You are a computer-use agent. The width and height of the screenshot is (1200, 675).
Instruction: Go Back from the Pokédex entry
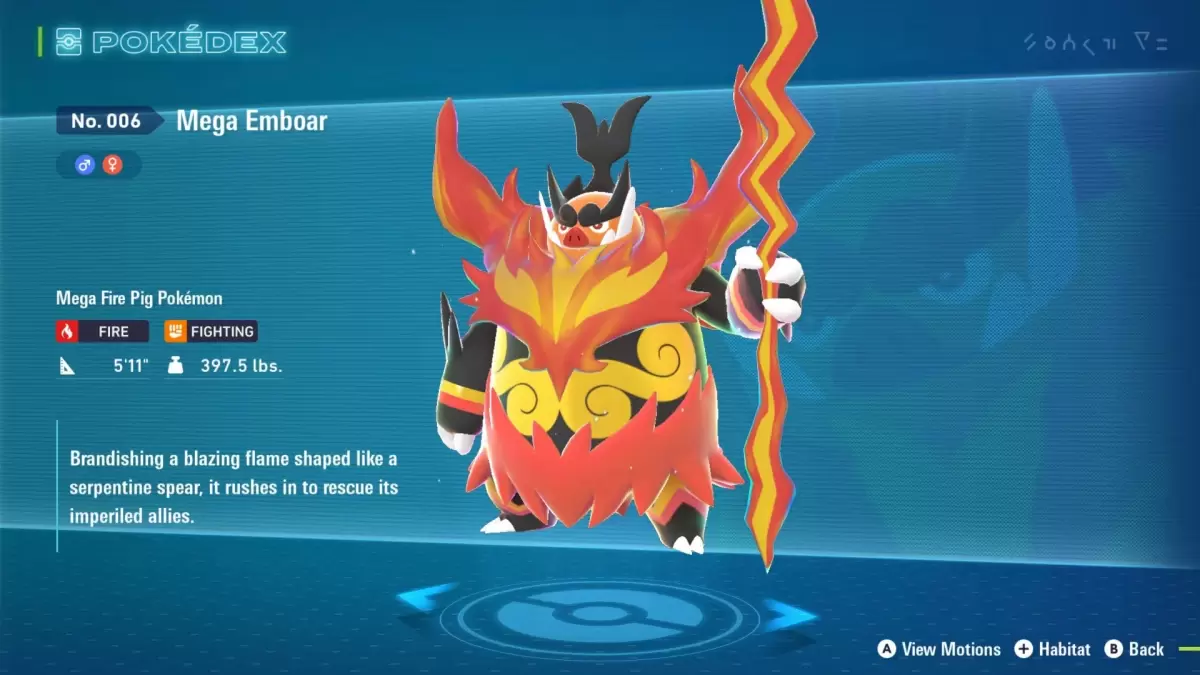(1134, 649)
